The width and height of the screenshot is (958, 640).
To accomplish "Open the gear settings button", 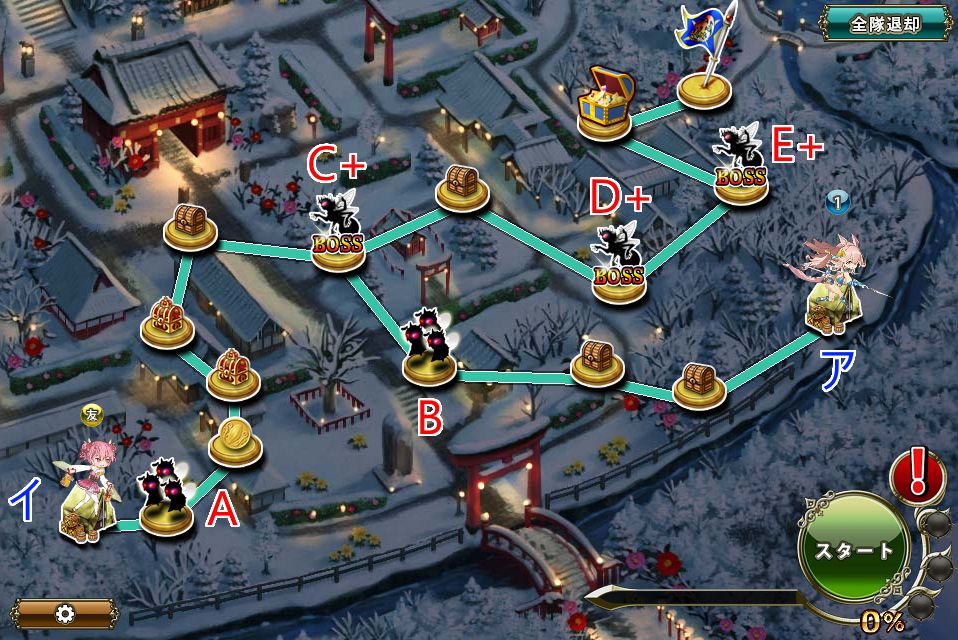I will point(66,612).
